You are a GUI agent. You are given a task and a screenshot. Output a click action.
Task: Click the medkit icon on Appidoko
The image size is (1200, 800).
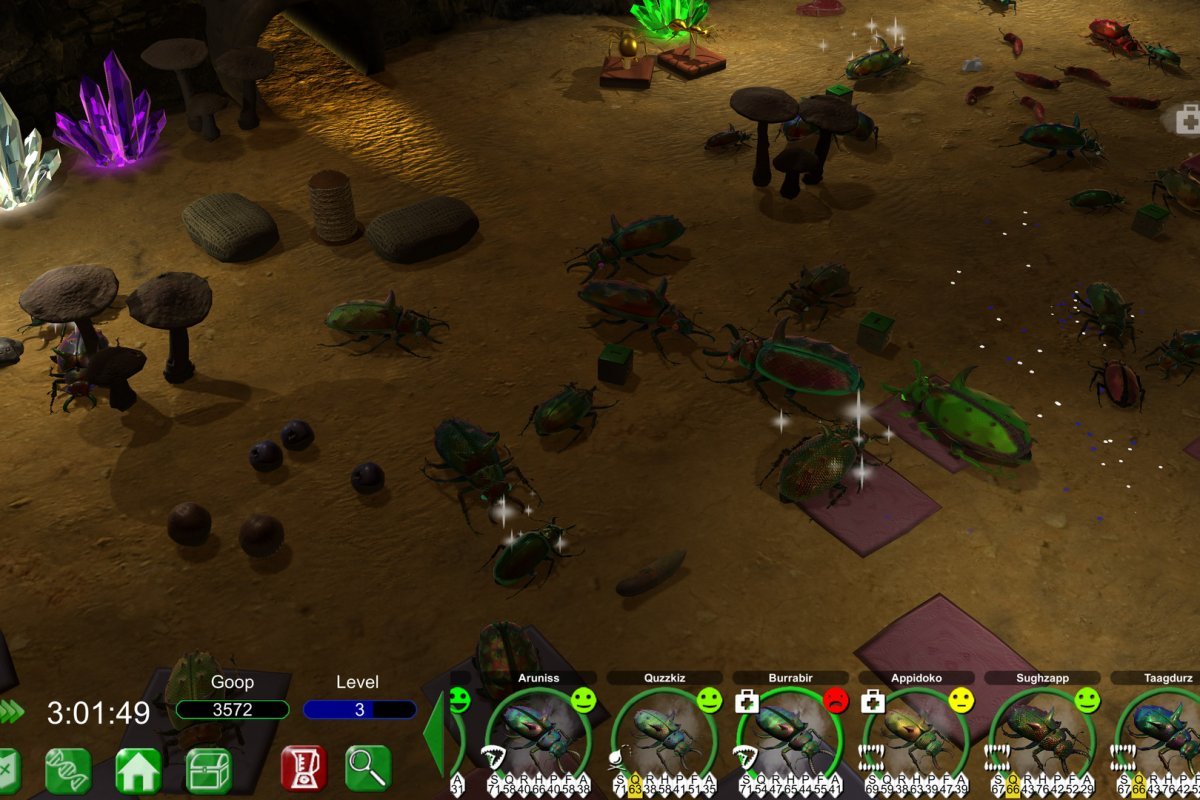click(x=873, y=701)
